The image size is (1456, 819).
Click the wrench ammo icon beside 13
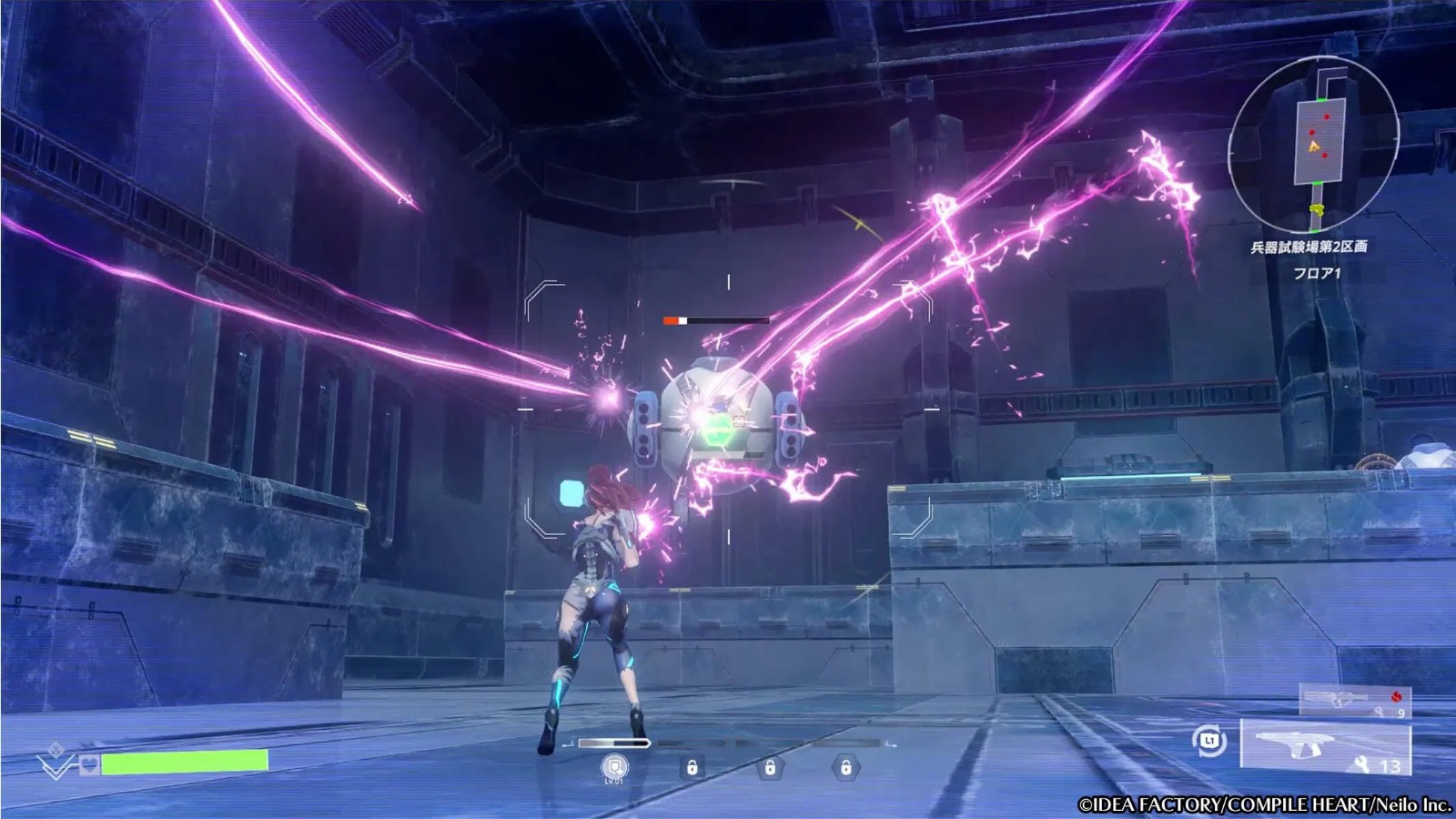coord(1363,764)
